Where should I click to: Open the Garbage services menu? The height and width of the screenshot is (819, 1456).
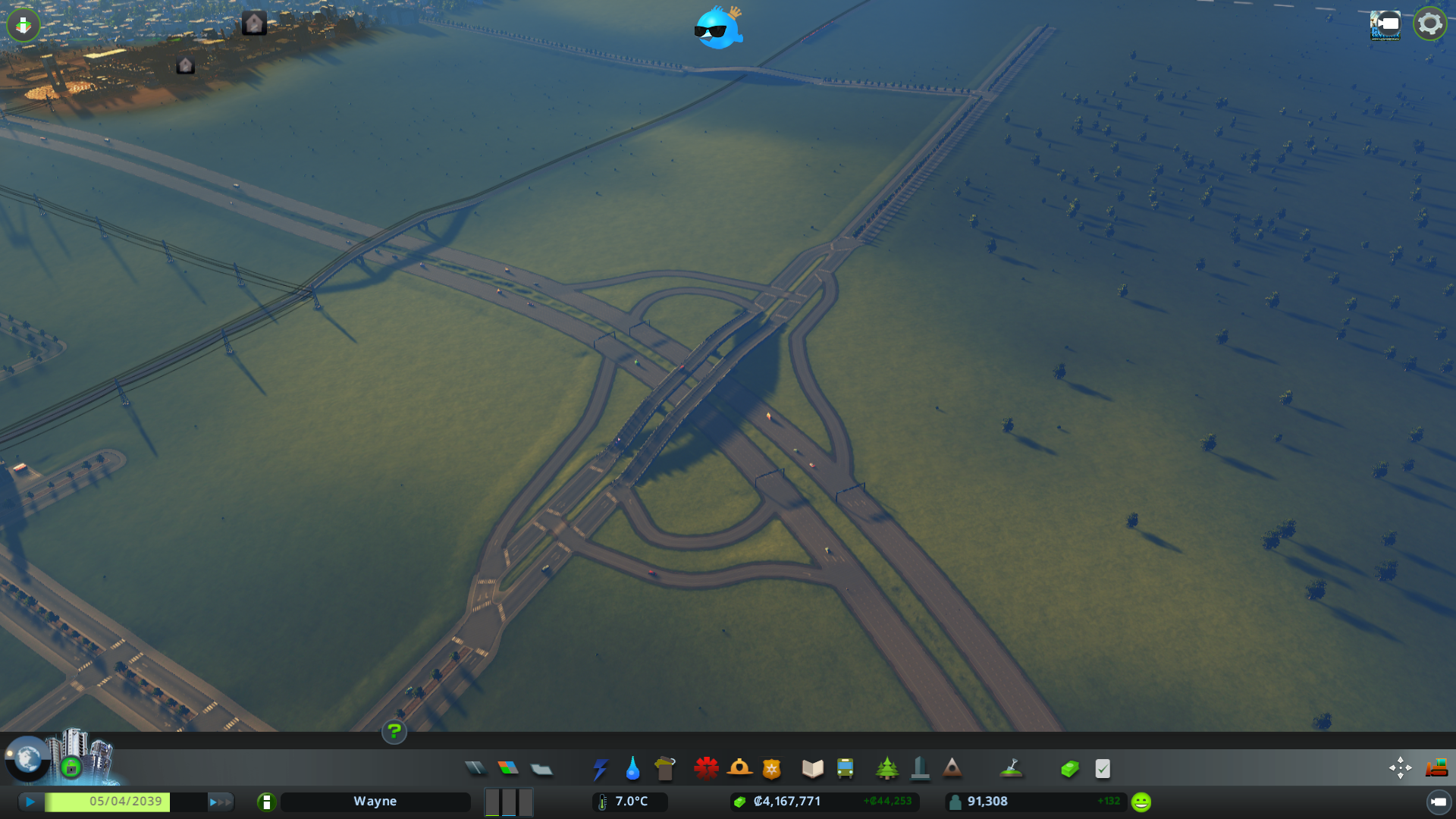pos(665,768)
